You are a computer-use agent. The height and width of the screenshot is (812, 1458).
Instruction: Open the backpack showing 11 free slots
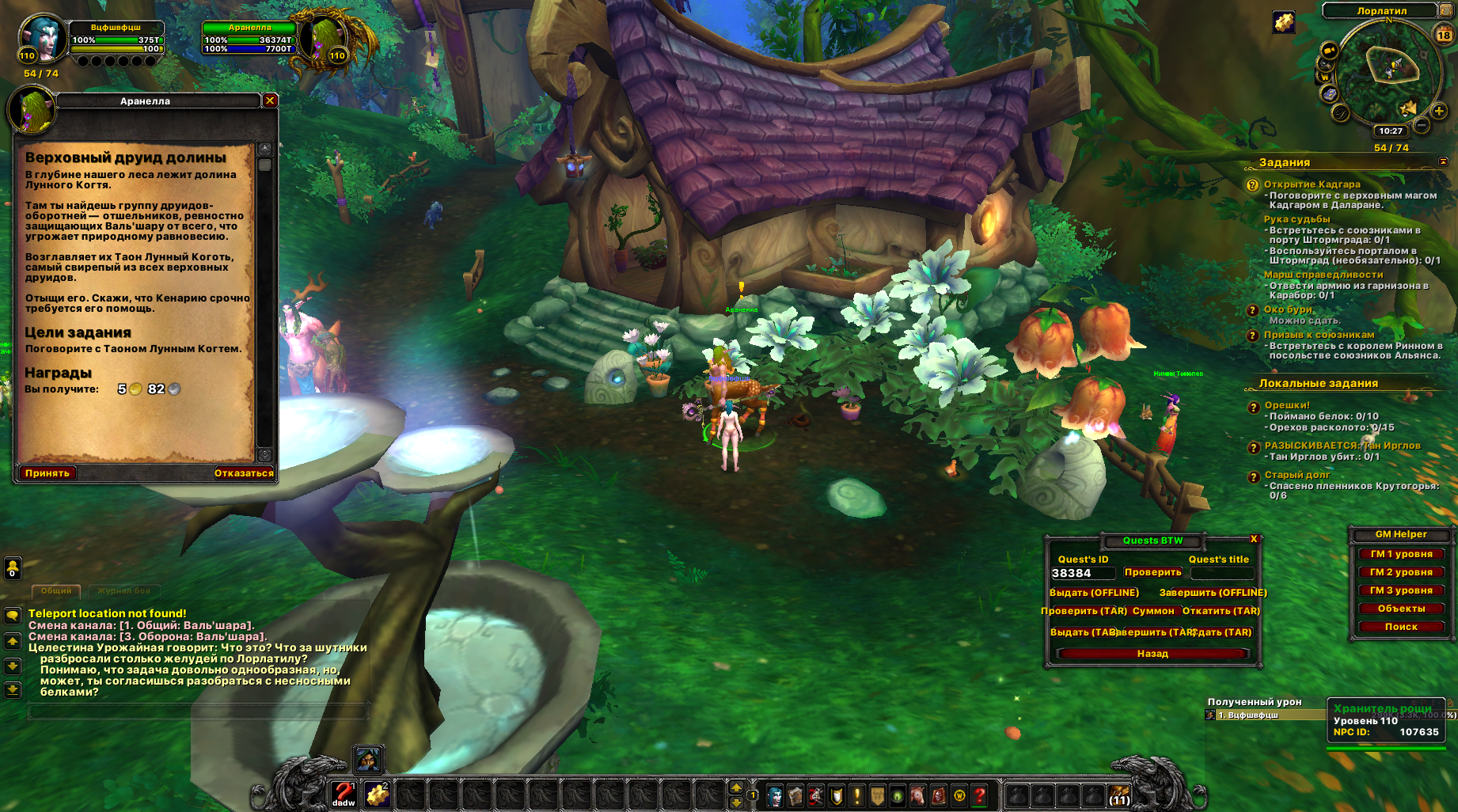(x=1119, y=795)
